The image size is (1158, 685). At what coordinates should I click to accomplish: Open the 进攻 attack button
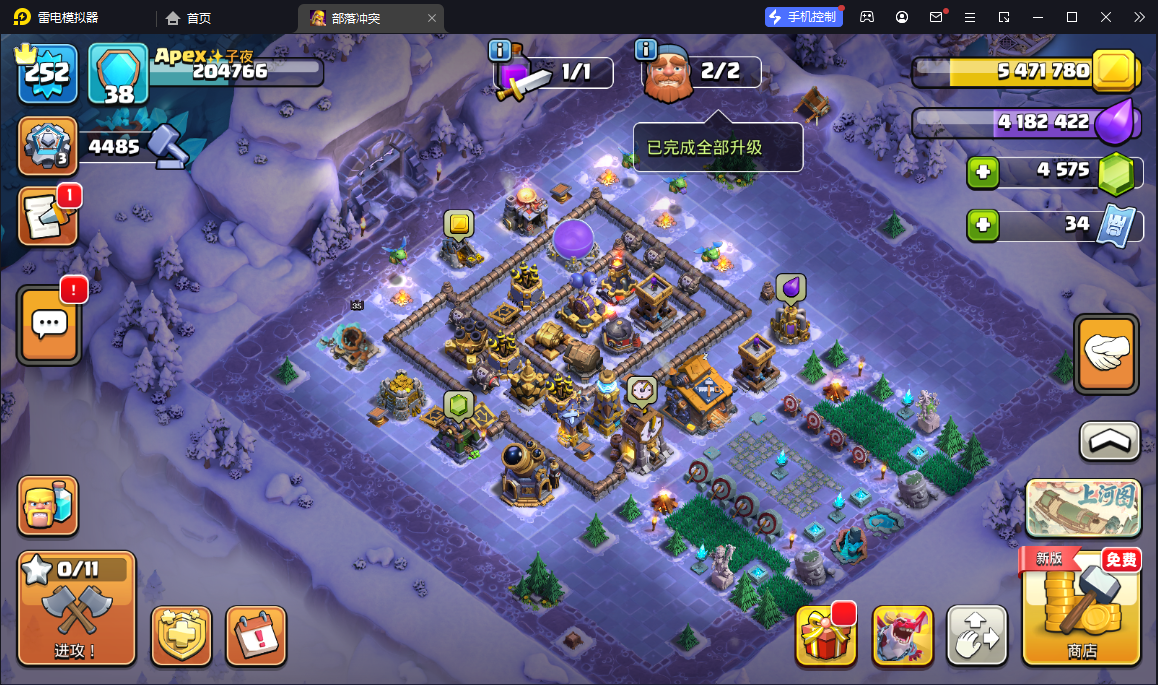[x=76, y=609]
